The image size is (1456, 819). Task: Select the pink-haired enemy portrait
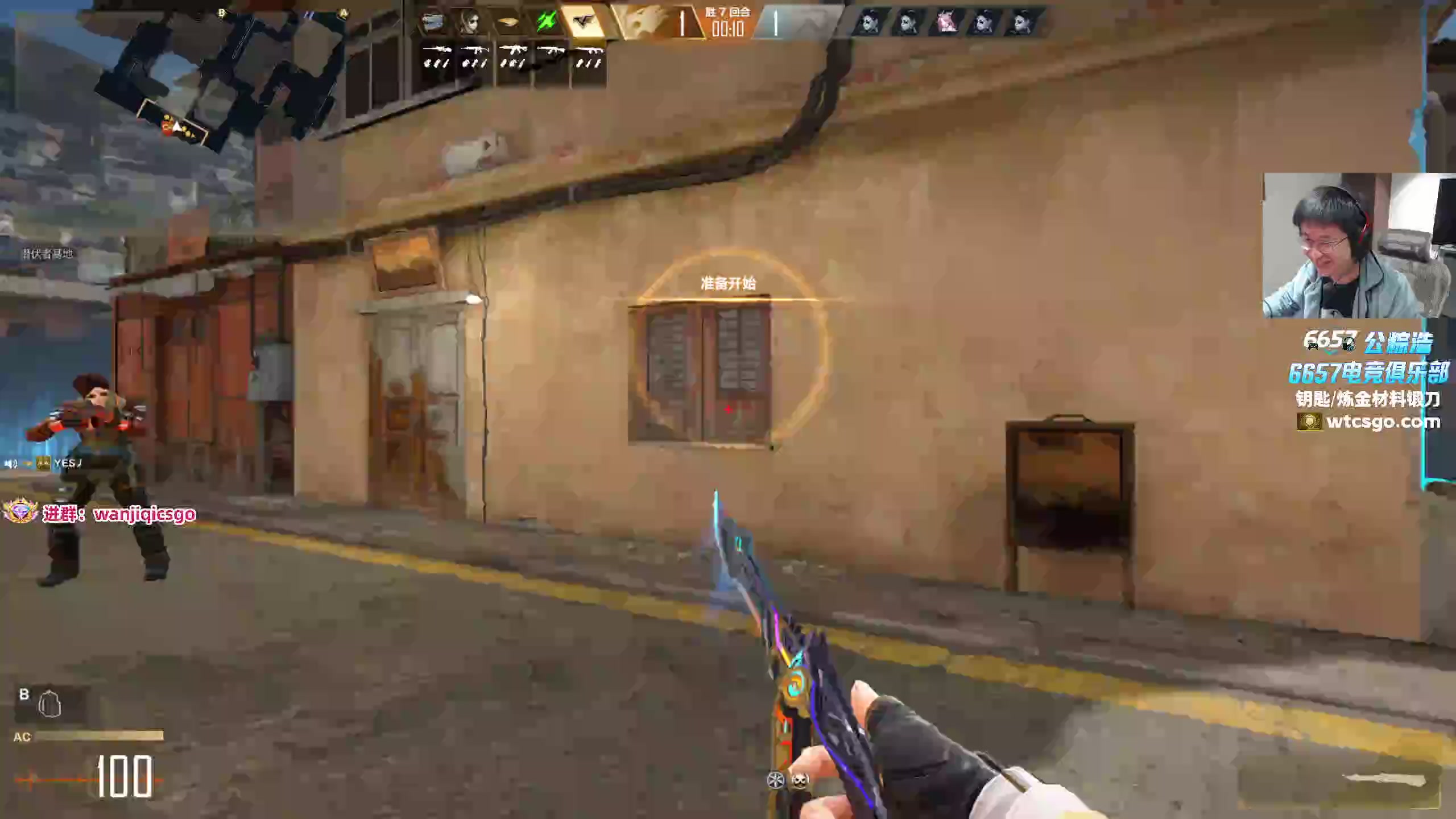pos(946,23)
